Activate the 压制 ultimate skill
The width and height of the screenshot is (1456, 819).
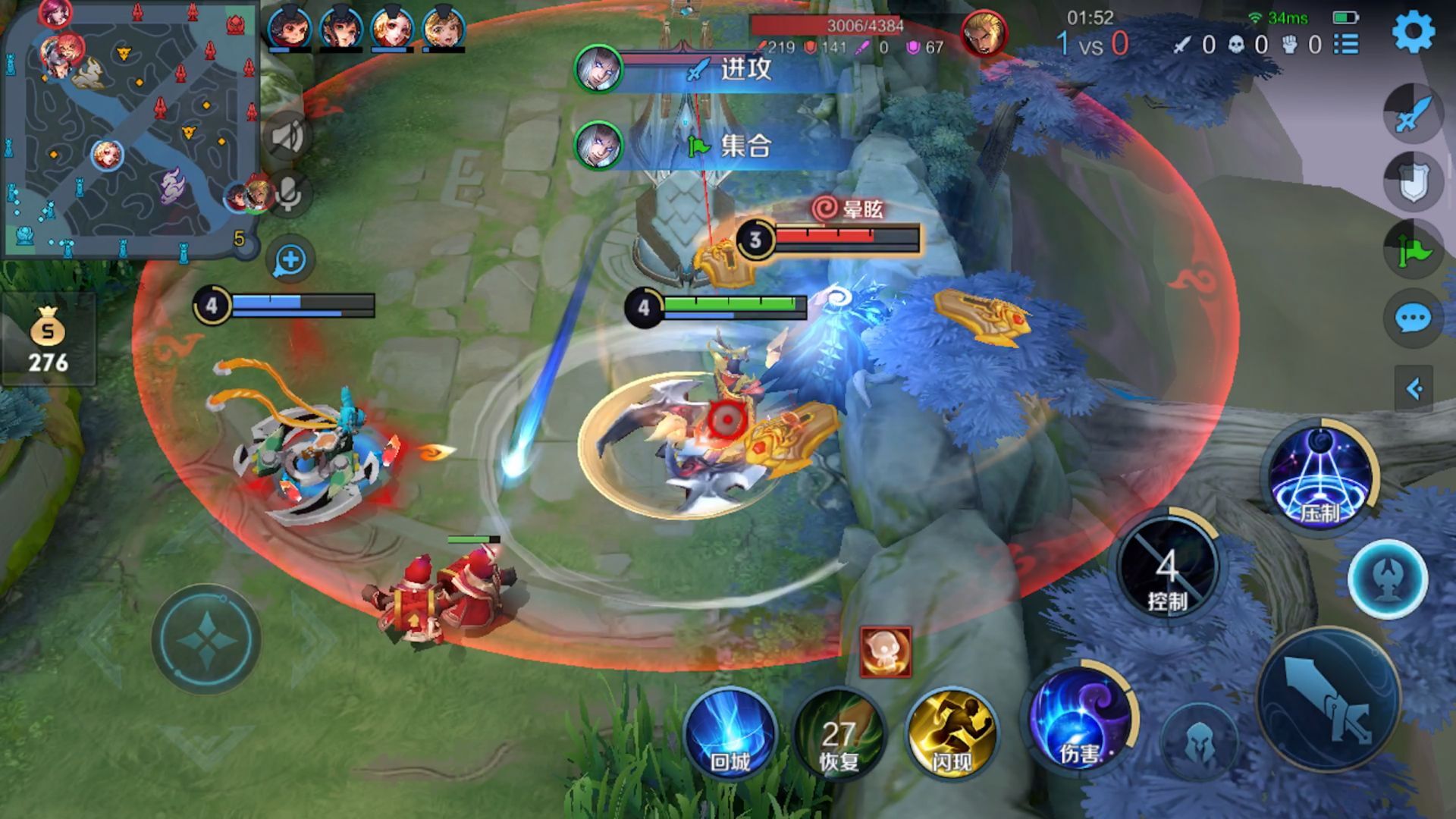pyautogui.click(x=1320, y=475)
